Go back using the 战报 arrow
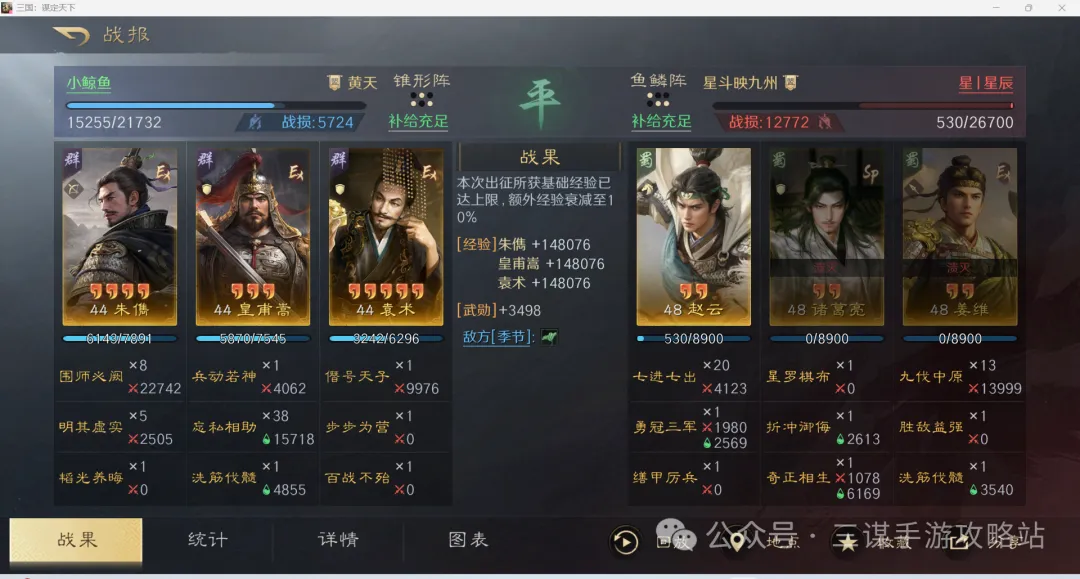1080x579 pixels. (x=71, y=36)
